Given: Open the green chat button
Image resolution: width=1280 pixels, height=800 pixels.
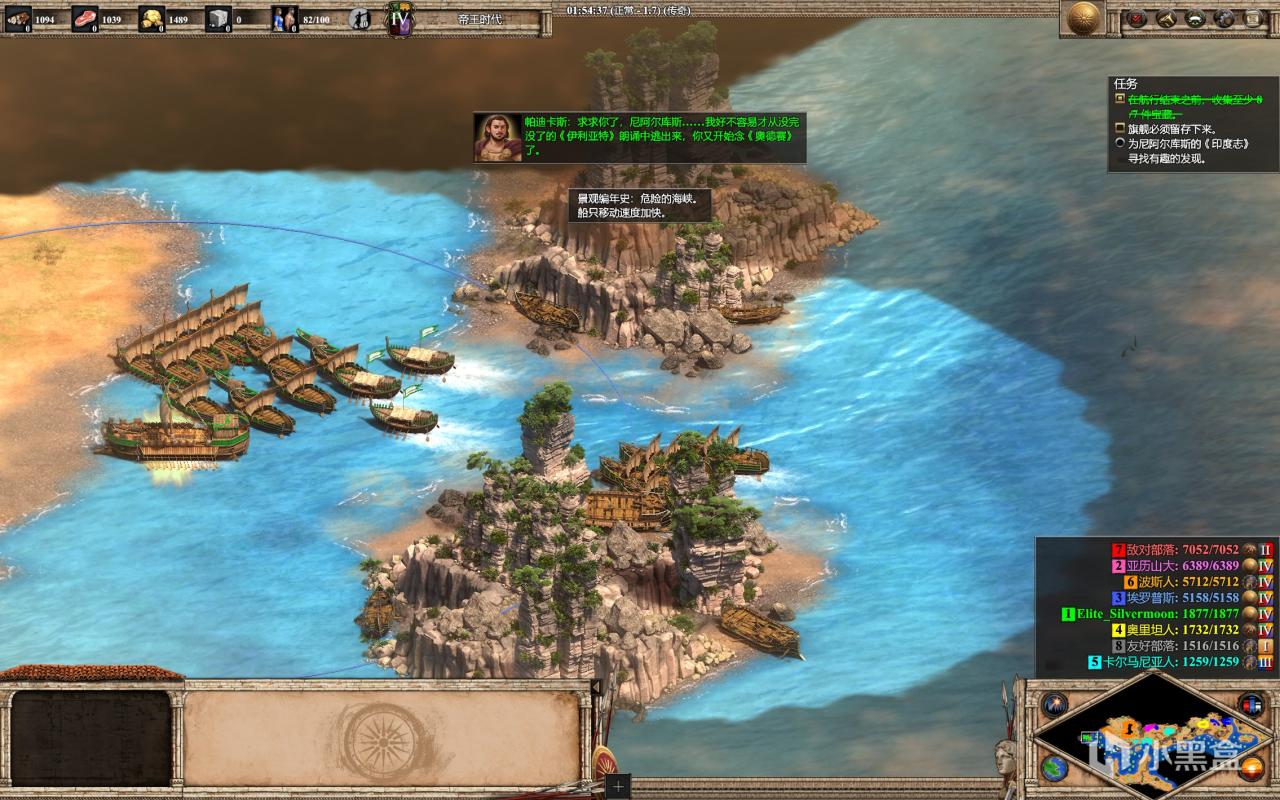Looking at the screenshot, I should coord(1196,18).
